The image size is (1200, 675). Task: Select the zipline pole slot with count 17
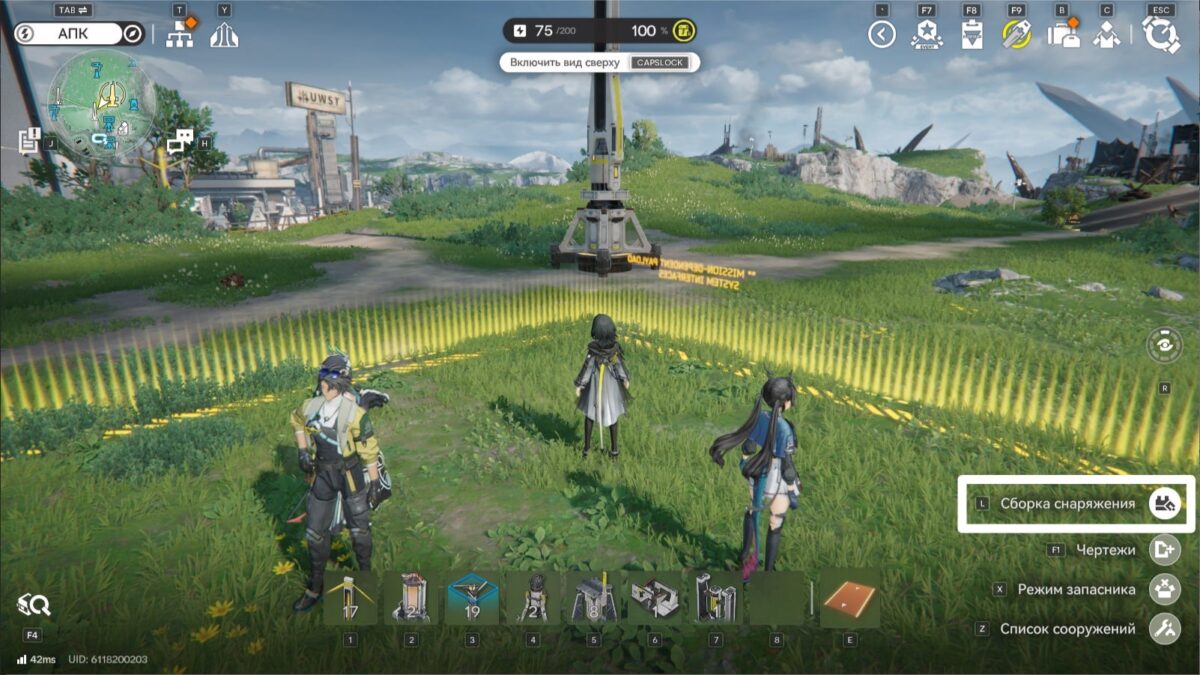[350, 599]
